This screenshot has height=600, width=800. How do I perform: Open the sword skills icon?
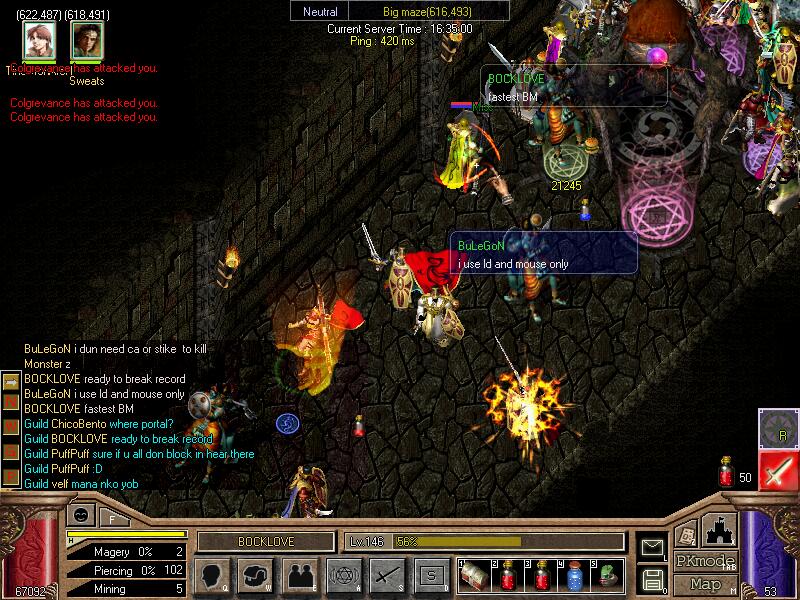(387, 574)
